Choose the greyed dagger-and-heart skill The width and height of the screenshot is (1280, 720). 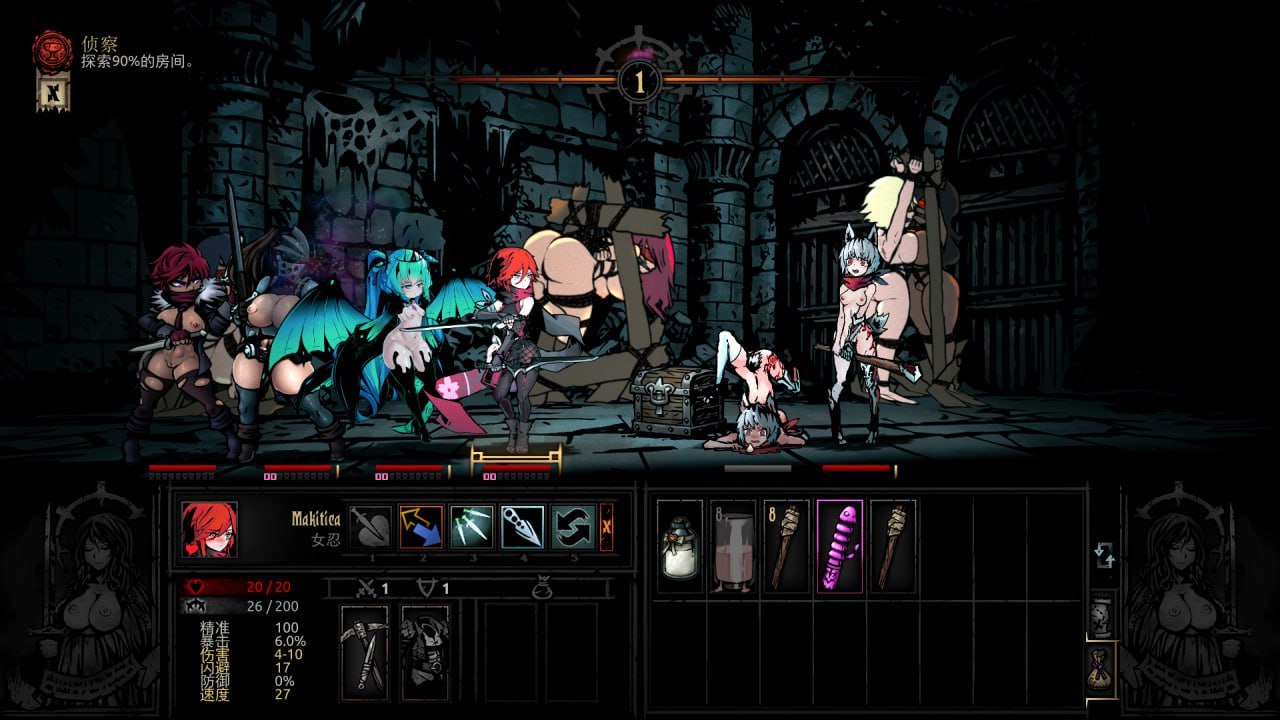[x=370, y=527]
